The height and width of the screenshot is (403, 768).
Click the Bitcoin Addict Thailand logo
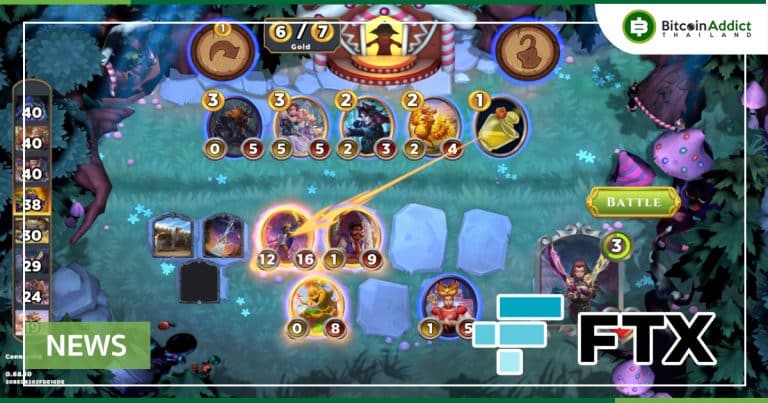pyautogui.click(x=687, y=25)
